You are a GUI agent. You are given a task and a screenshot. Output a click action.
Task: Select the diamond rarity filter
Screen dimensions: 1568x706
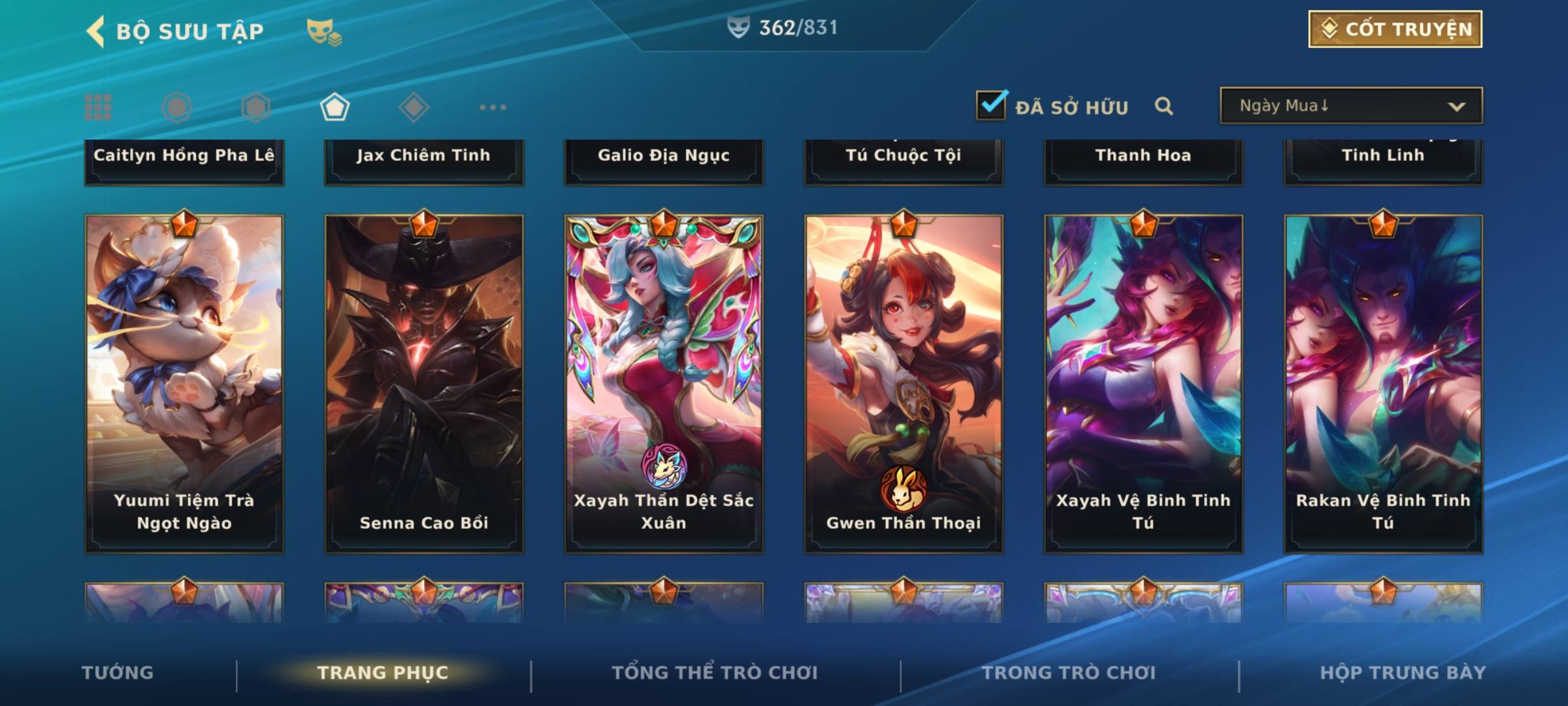(x=414, y=107)
